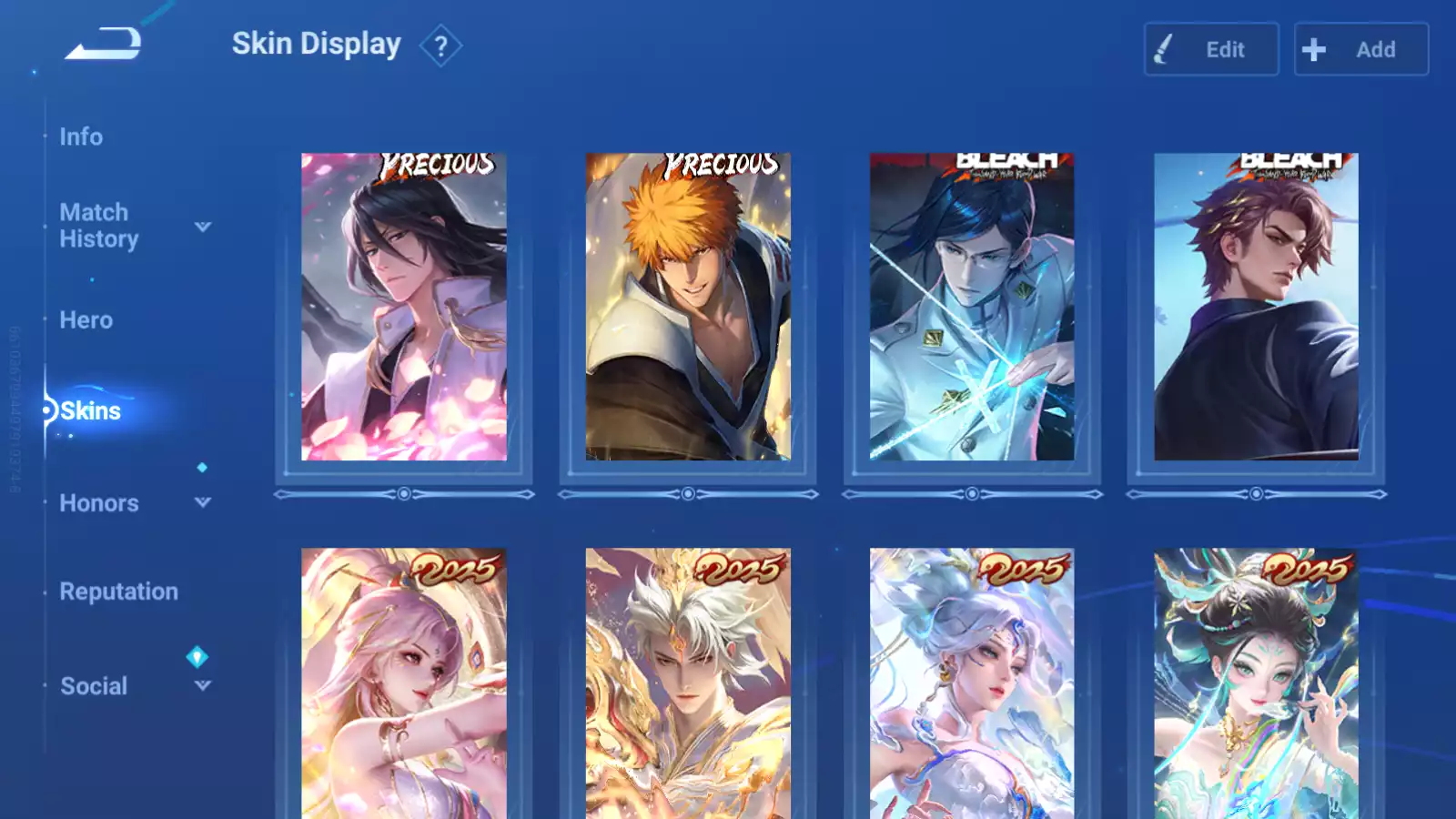Viewport: 1456px width, 819px height.
Task: Select the Skins tab
Action: click(x=90, y=411)
